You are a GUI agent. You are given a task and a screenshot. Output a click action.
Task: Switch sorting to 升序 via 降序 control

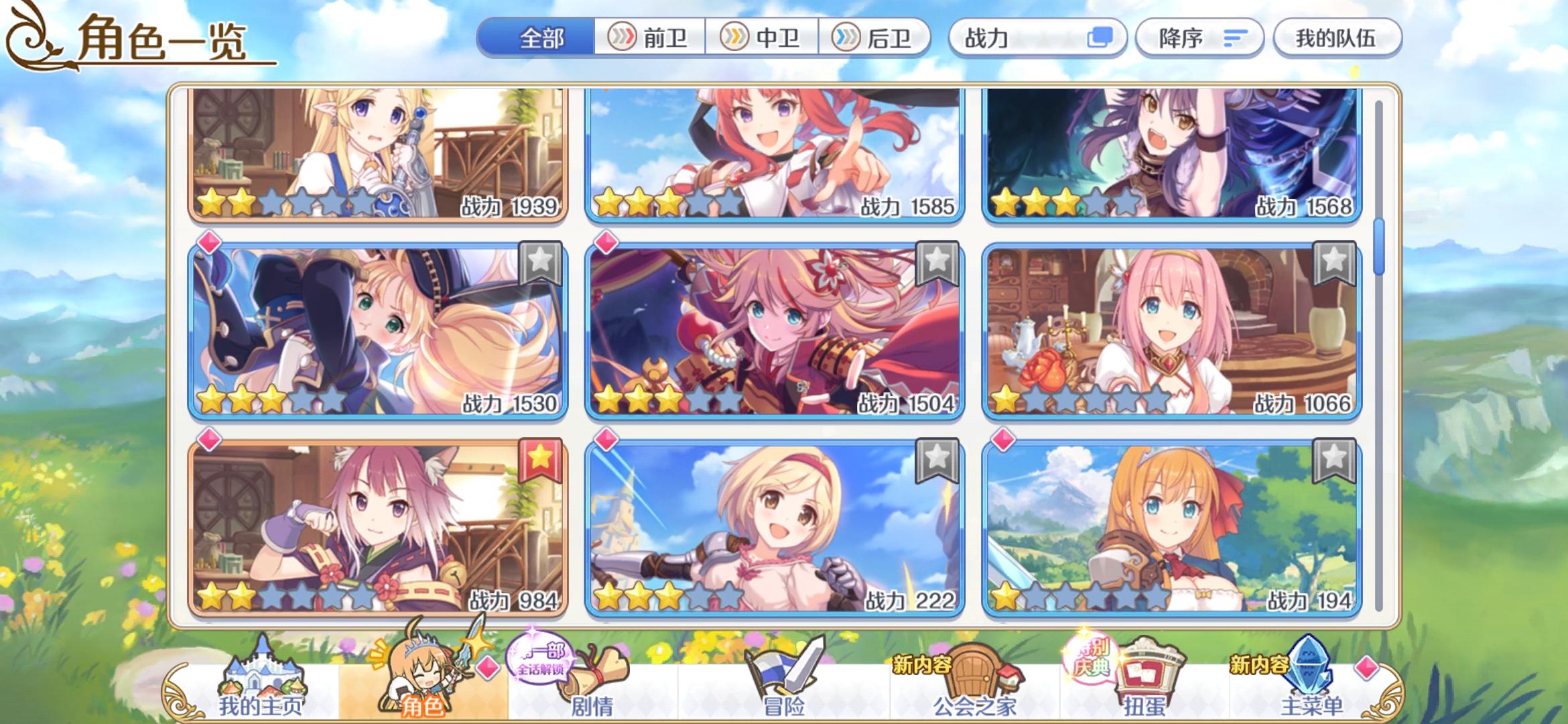coord(1199,38)
